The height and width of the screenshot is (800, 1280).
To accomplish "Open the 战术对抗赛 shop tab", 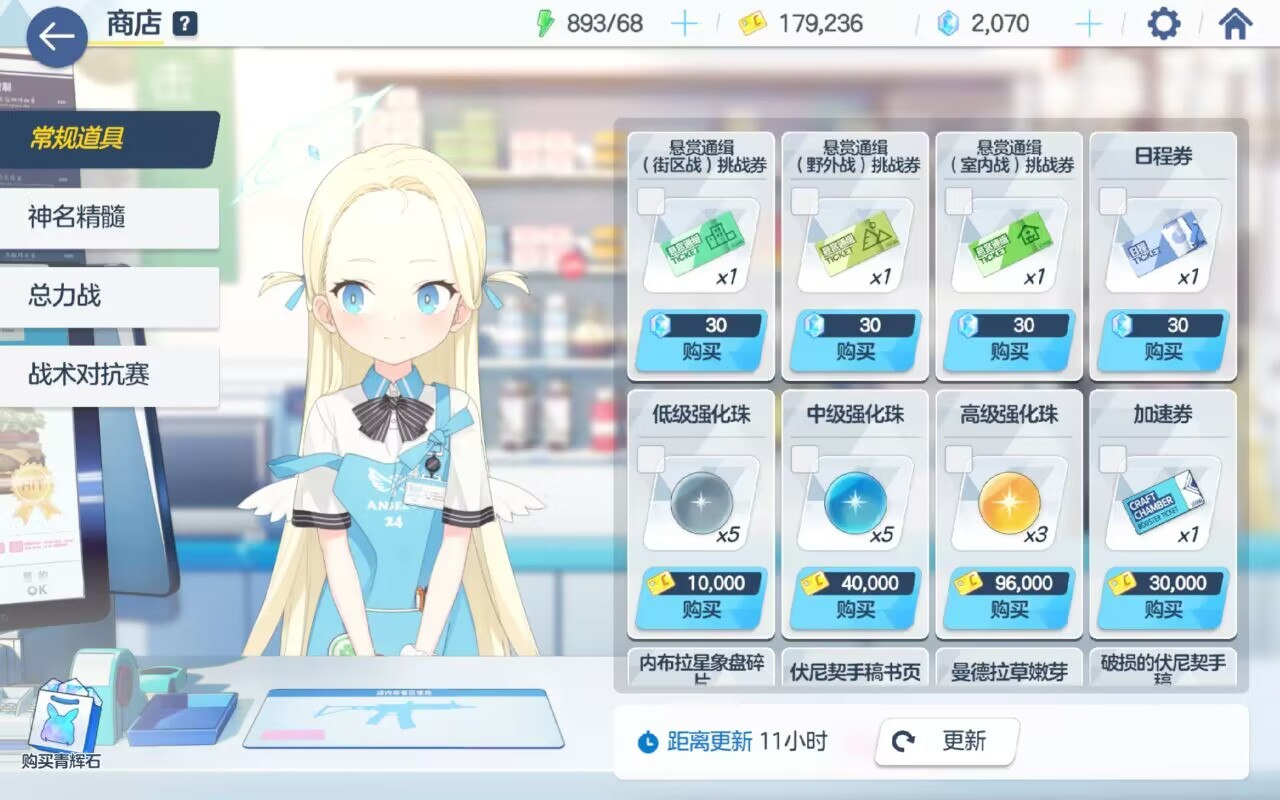I will 108,375.
